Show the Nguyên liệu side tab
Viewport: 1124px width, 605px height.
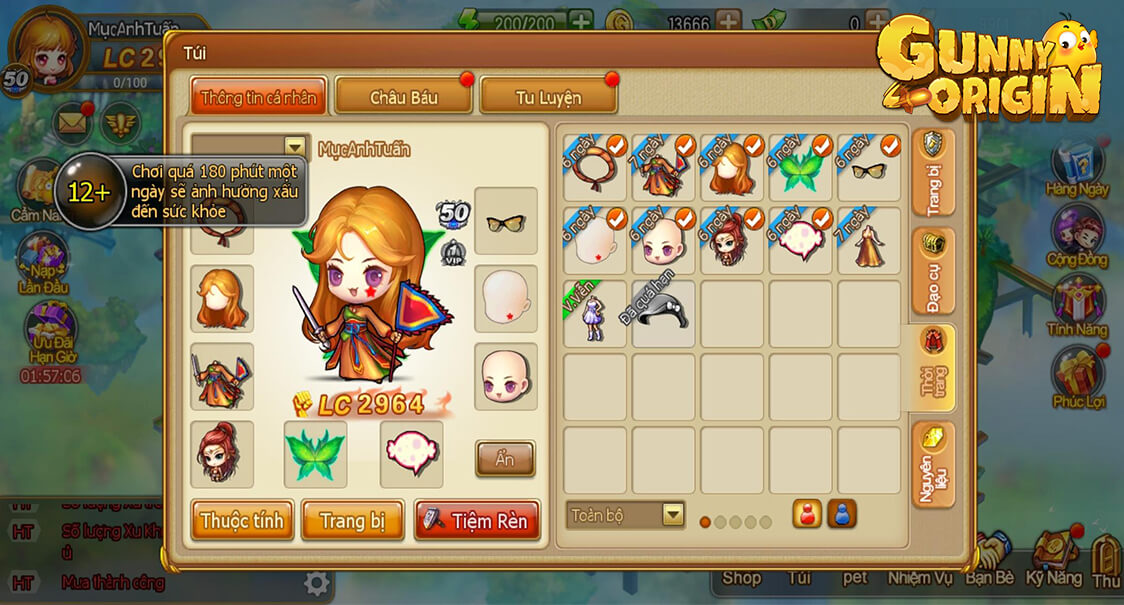[x=933, y=465]
